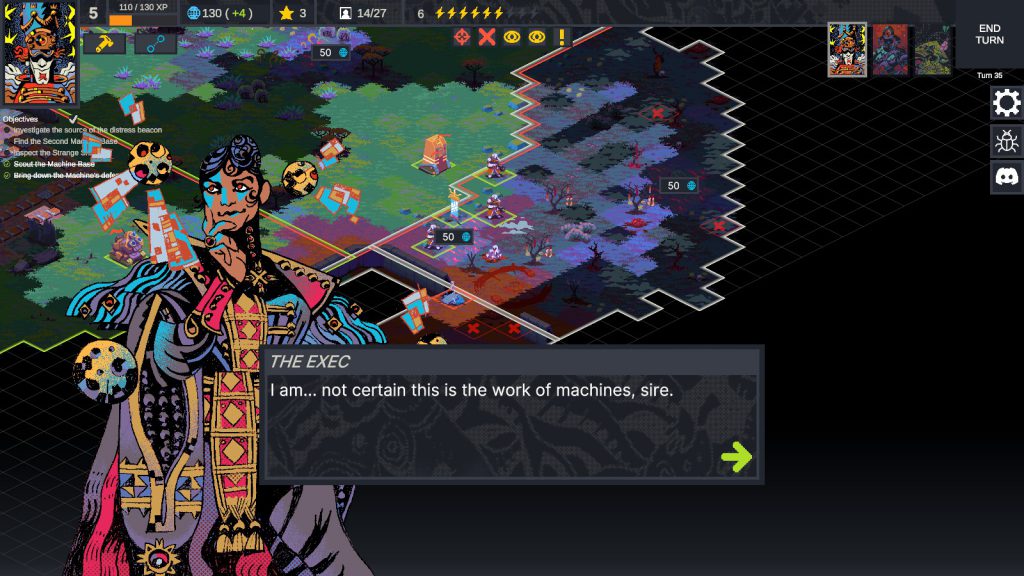This screenshot has height=576, width=1024.
Task: Select the large faction portrait in top-left corner
Action: point(40,53)
